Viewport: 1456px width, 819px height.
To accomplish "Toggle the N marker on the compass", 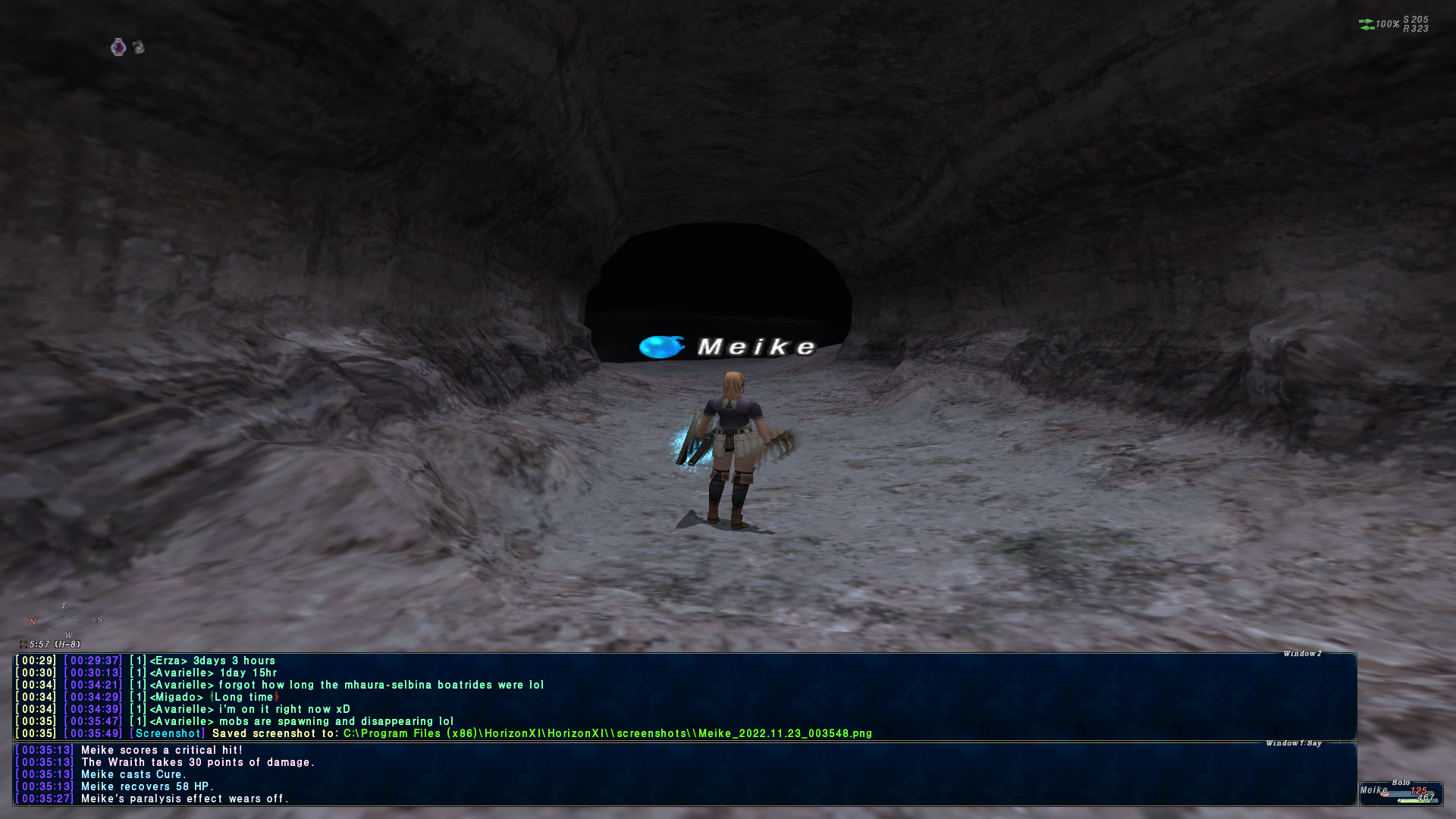I will click(31, 619).
